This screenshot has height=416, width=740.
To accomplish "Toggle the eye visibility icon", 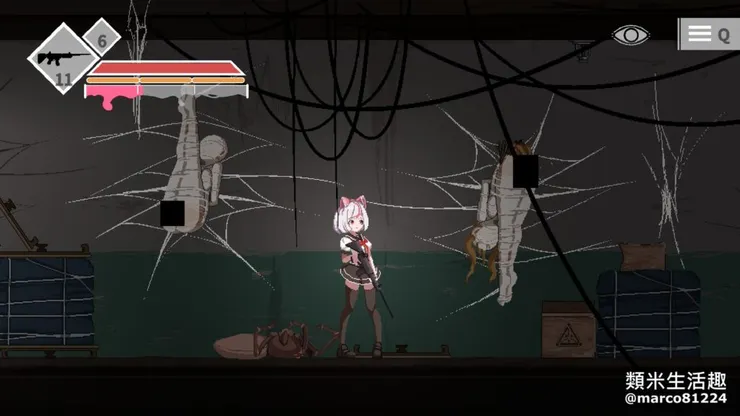I will coord(630,35).
